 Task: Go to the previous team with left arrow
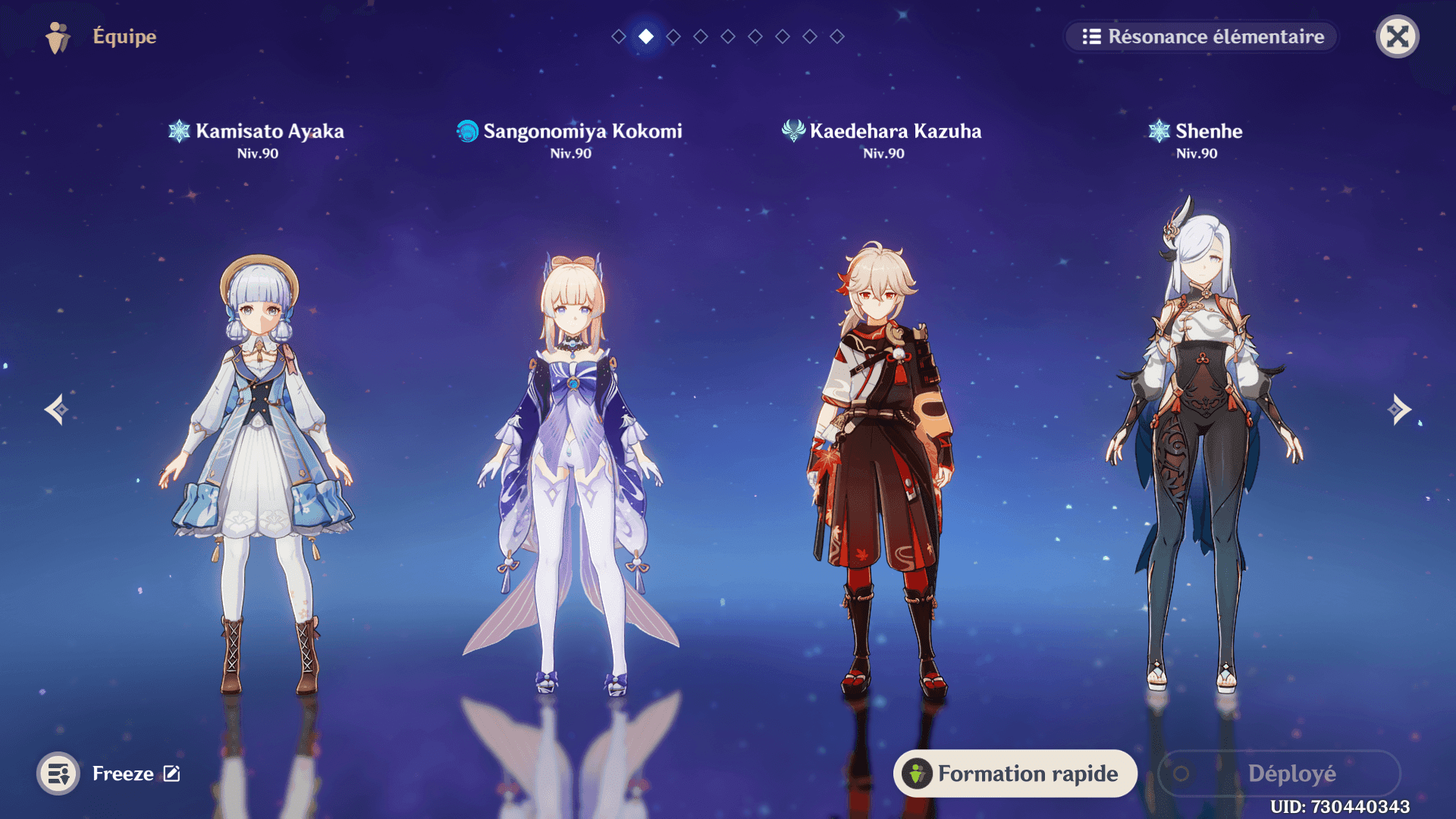point(56,409)
